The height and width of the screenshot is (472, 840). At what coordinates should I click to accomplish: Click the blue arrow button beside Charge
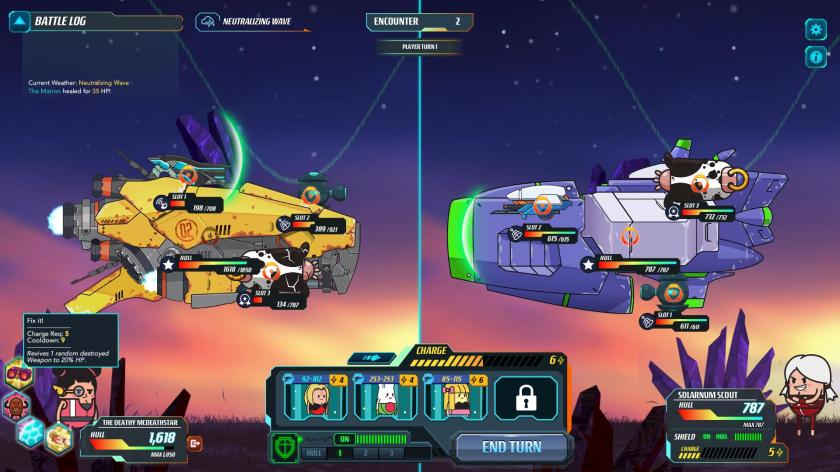pos(373,358)
